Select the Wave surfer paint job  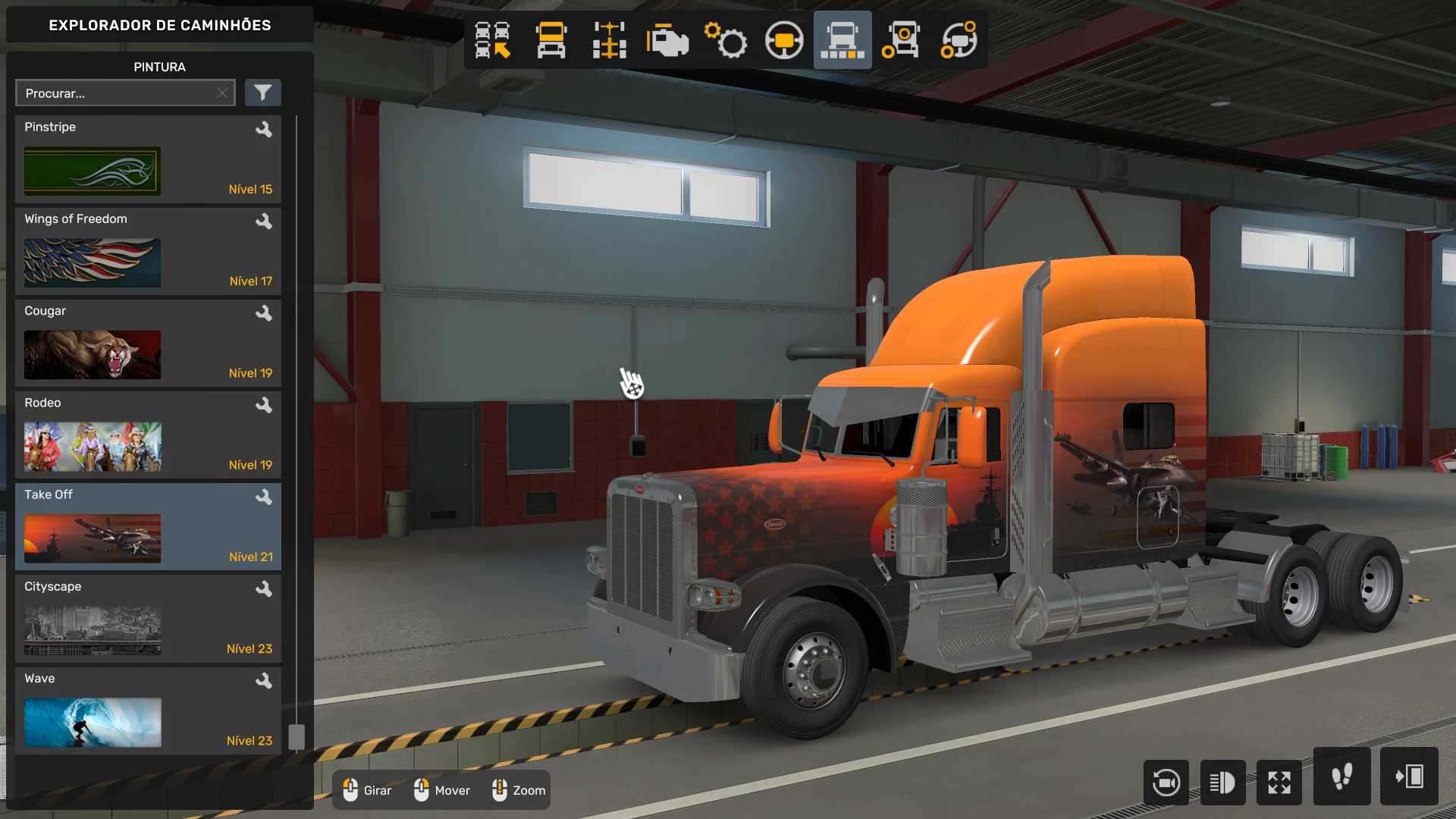pyautogui.click(x=148, y=710)
